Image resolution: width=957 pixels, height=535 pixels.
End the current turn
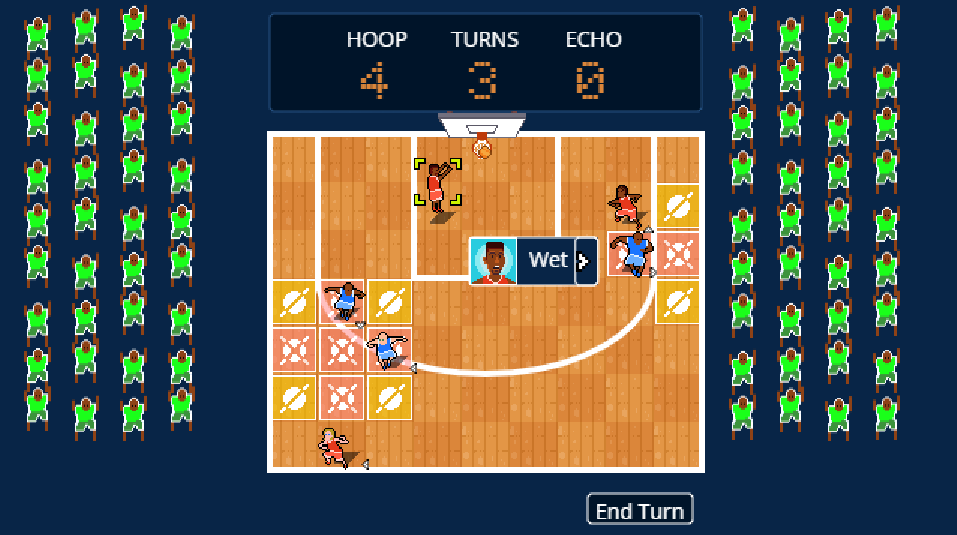pos(639,510)
